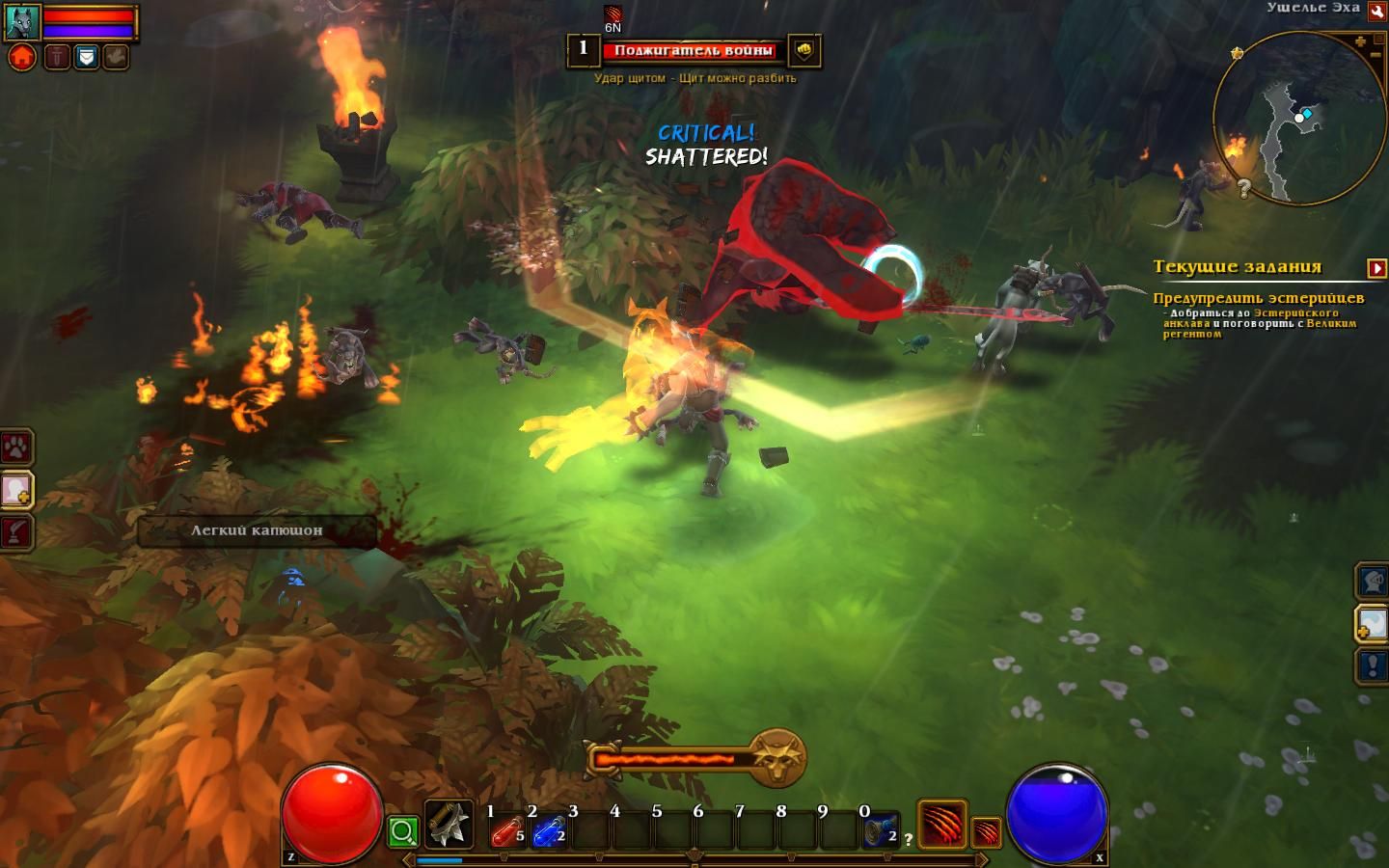1389x868 pixels.
Task: Select the quest "Предупредить эстерийцев"
Action: (x=1258, y=298)
